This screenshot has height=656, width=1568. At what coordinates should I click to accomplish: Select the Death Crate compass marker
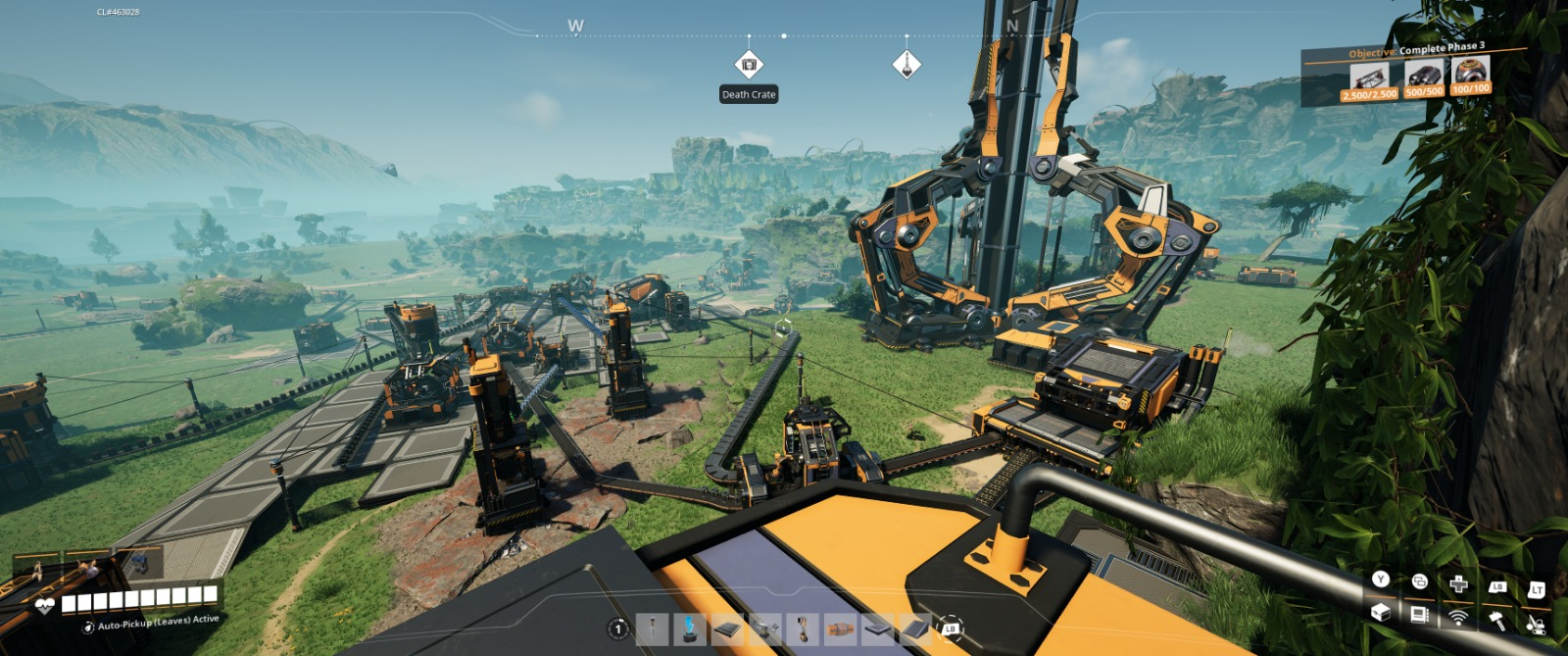[749, 65]
